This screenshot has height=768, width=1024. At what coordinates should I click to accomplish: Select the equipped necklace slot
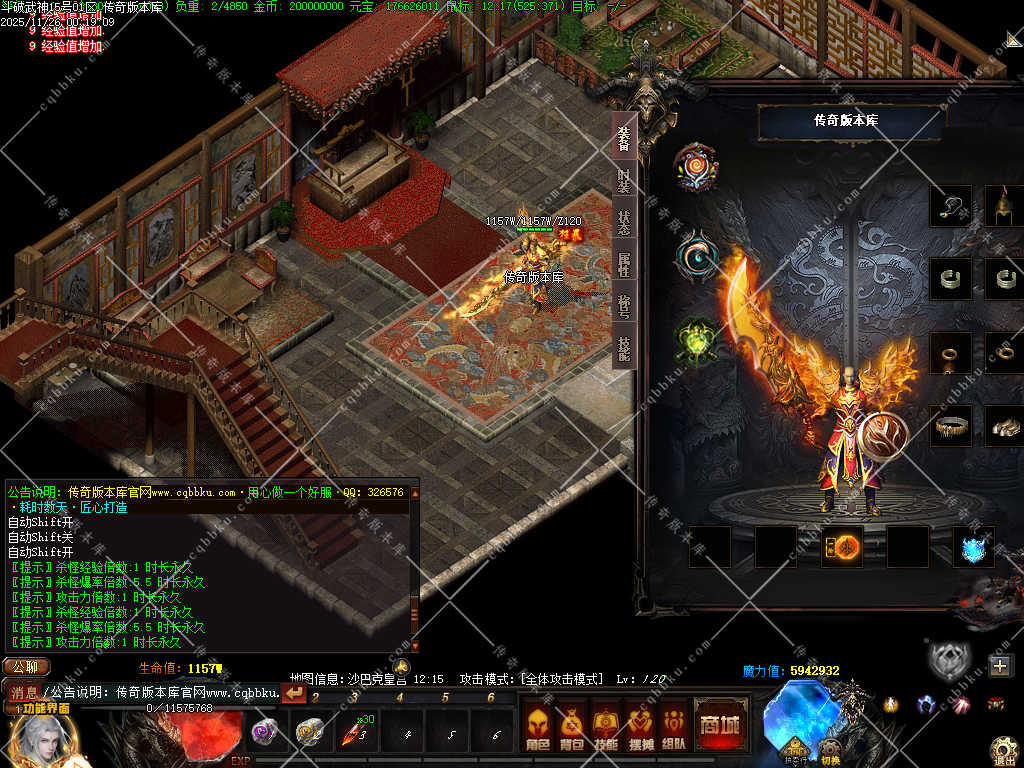click(950, 206)
